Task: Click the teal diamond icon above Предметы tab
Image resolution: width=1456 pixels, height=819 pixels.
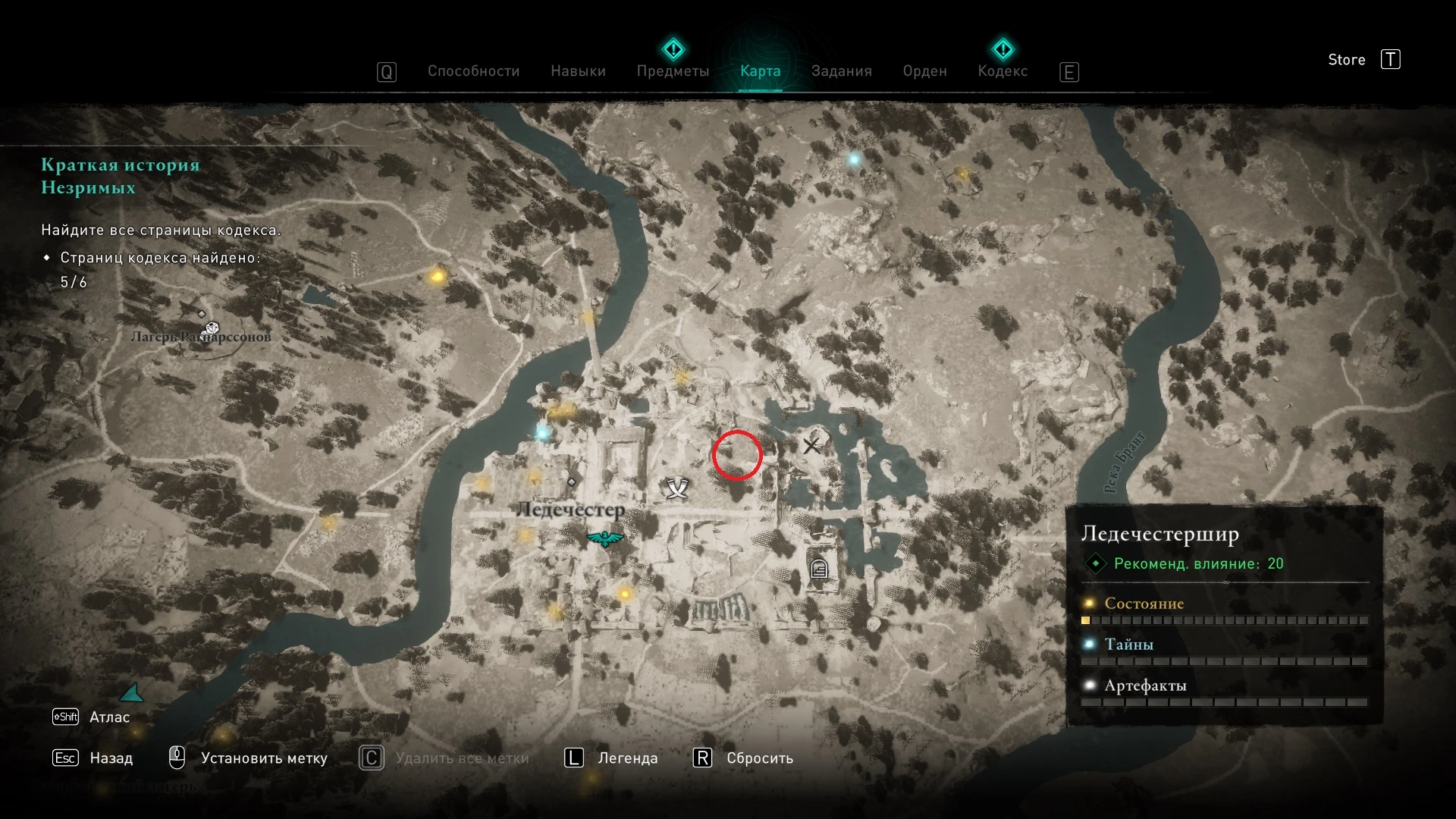Action: tap(673, 49)
